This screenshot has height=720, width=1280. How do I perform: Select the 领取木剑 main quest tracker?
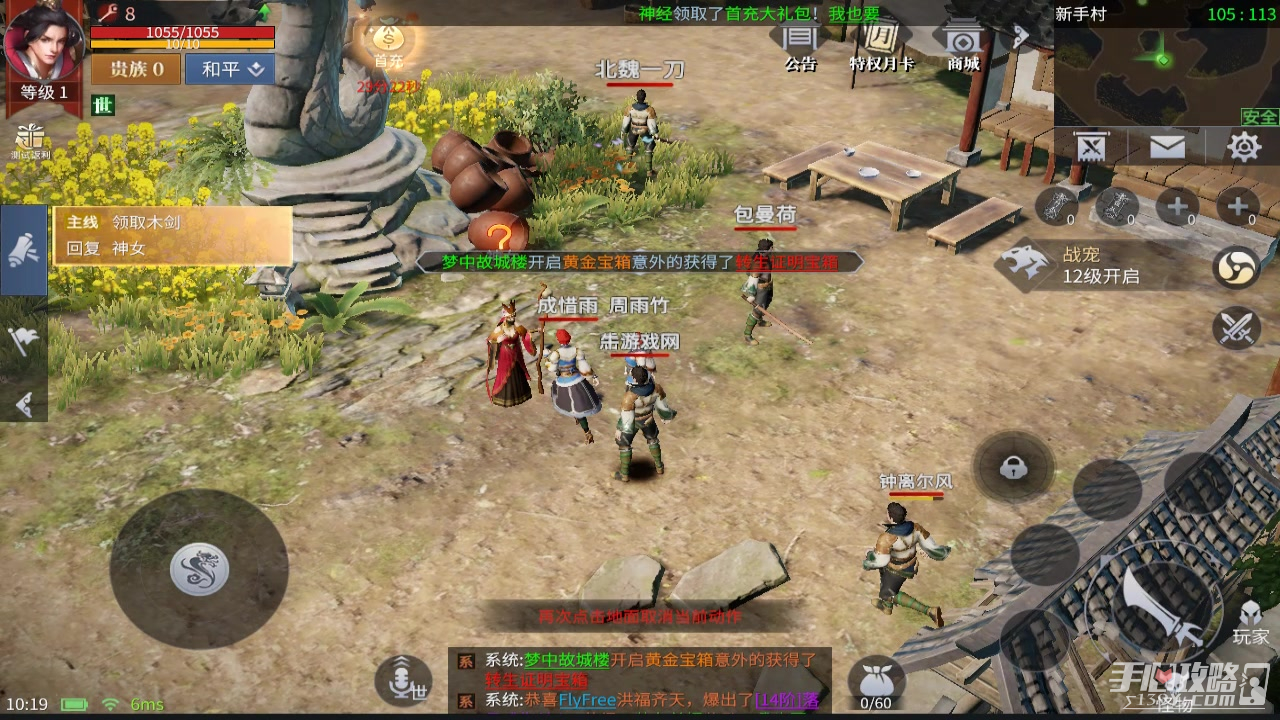coord(173,235)
